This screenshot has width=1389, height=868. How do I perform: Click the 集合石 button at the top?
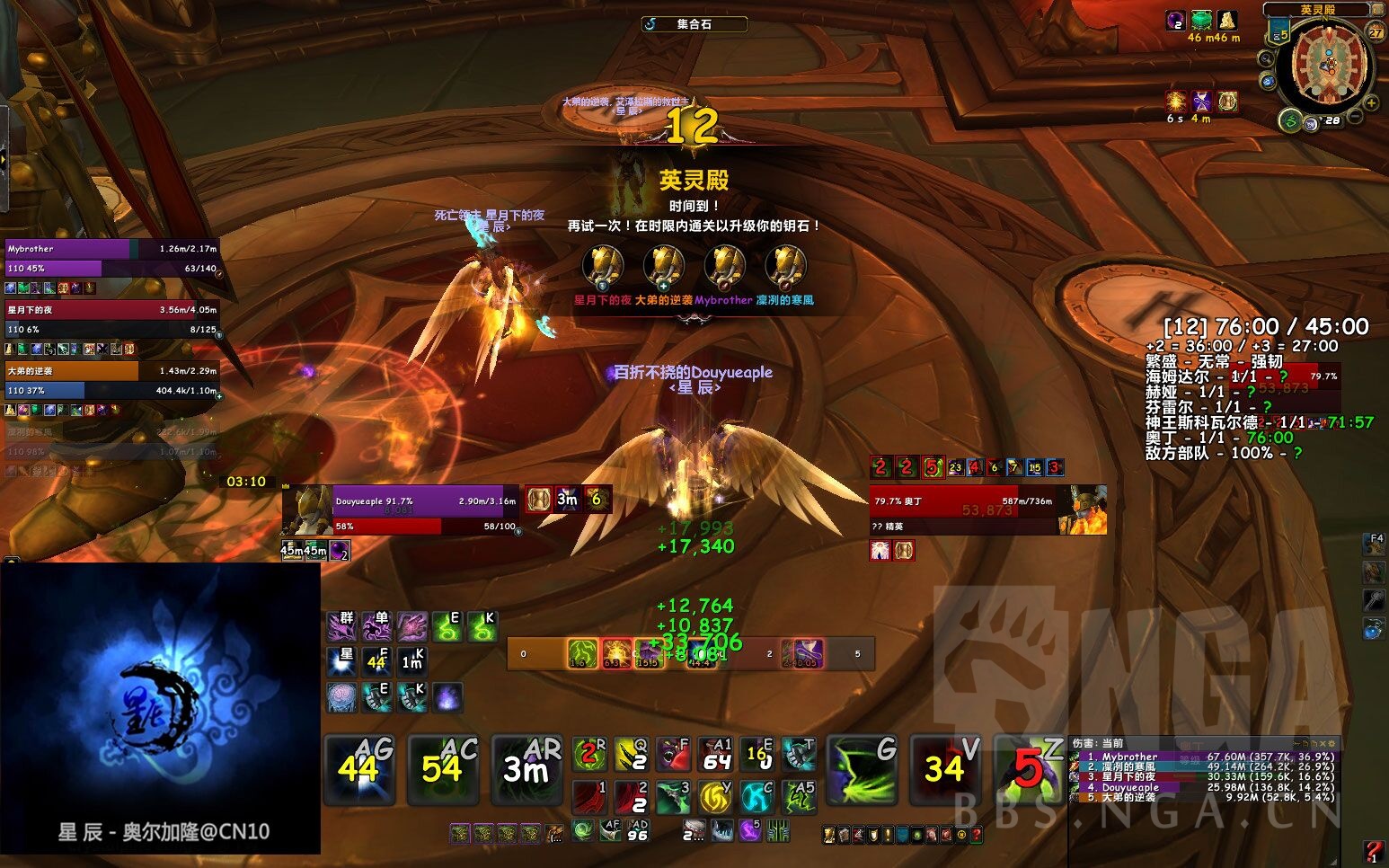(x=694, y=24)
